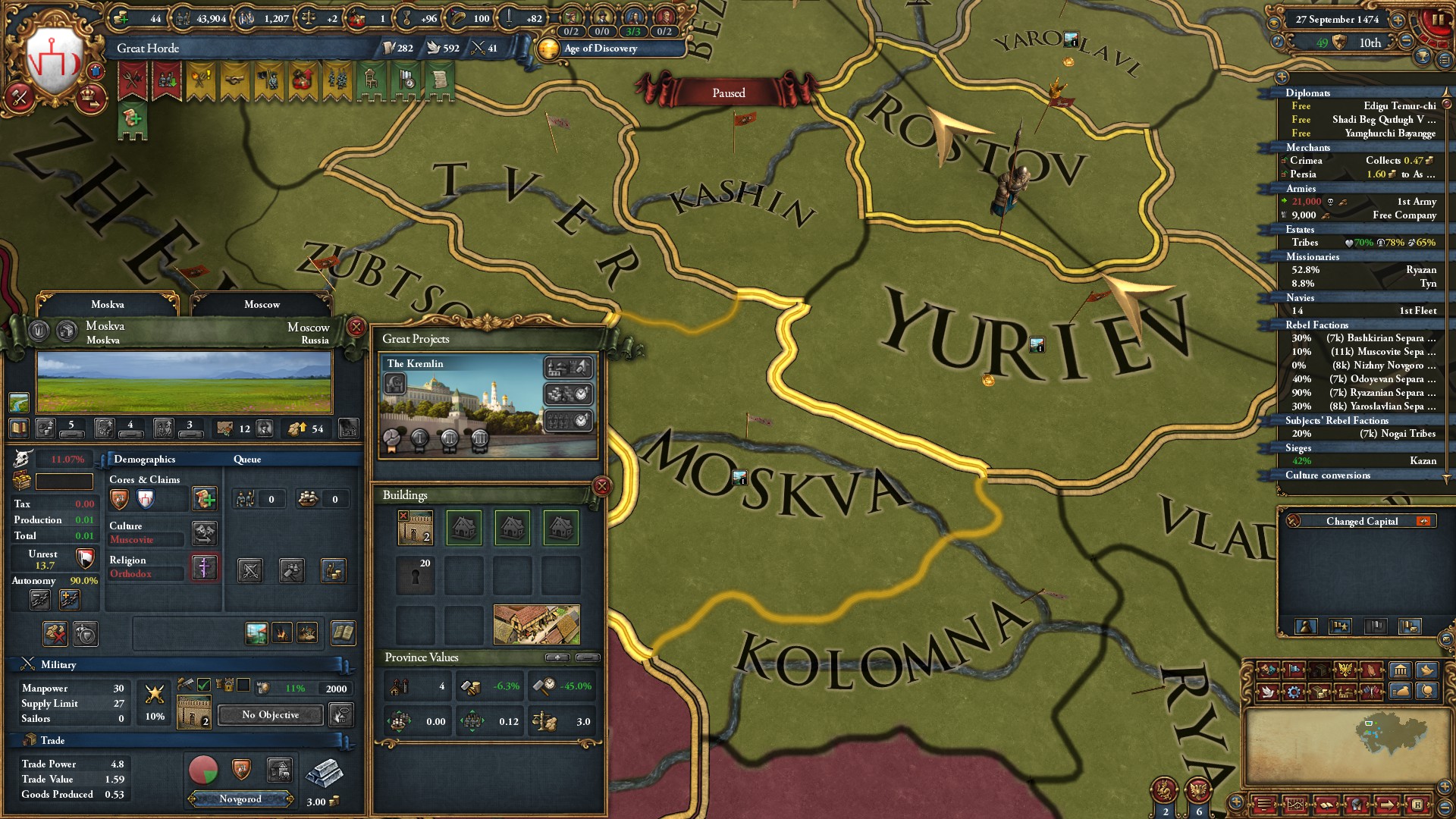
Task: Click the change culture icon in Demographics
Action: 205,535
